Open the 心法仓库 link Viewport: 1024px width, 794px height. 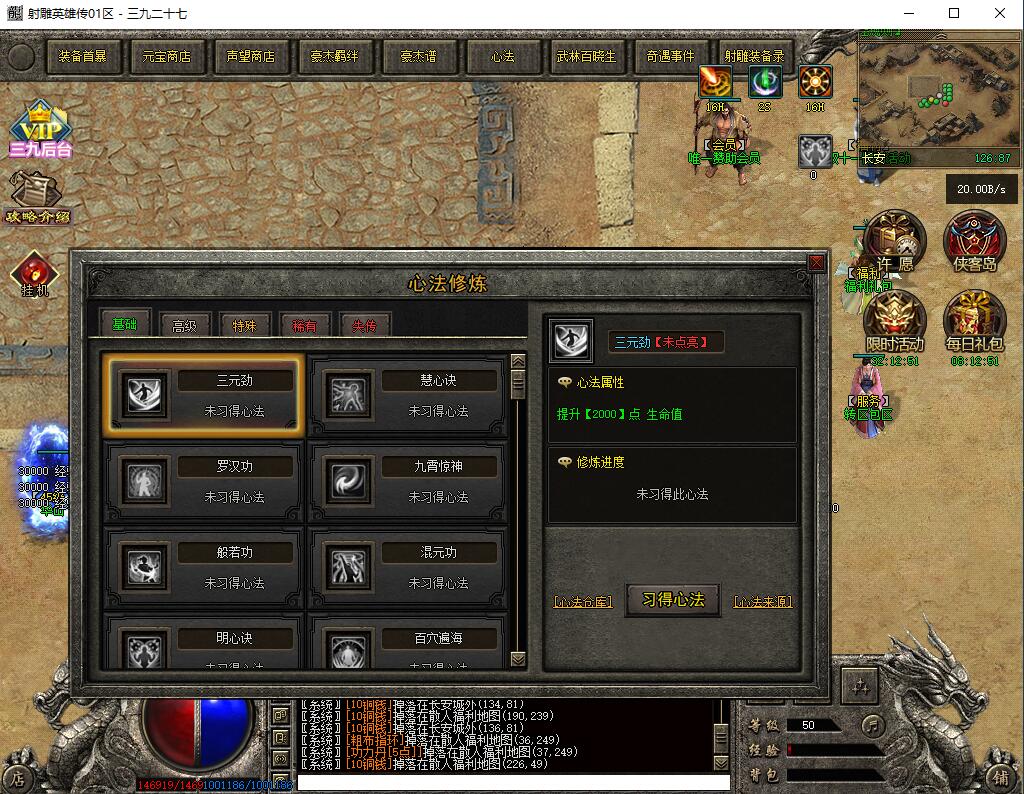(583, 602)
